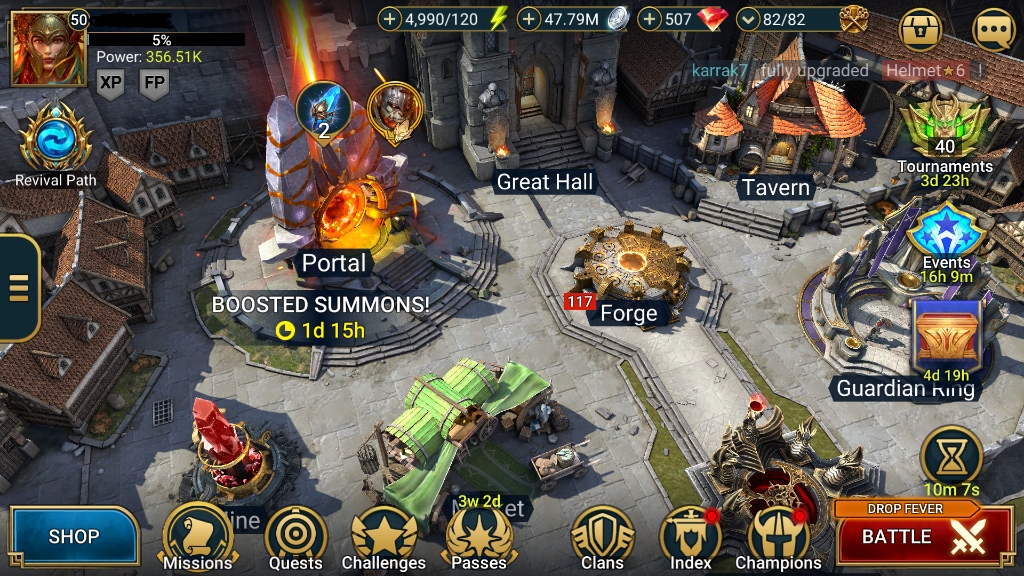This screenshot has width=1024, height=576.
Task: Open the chat speech bubble
Action: pos(993,30)
